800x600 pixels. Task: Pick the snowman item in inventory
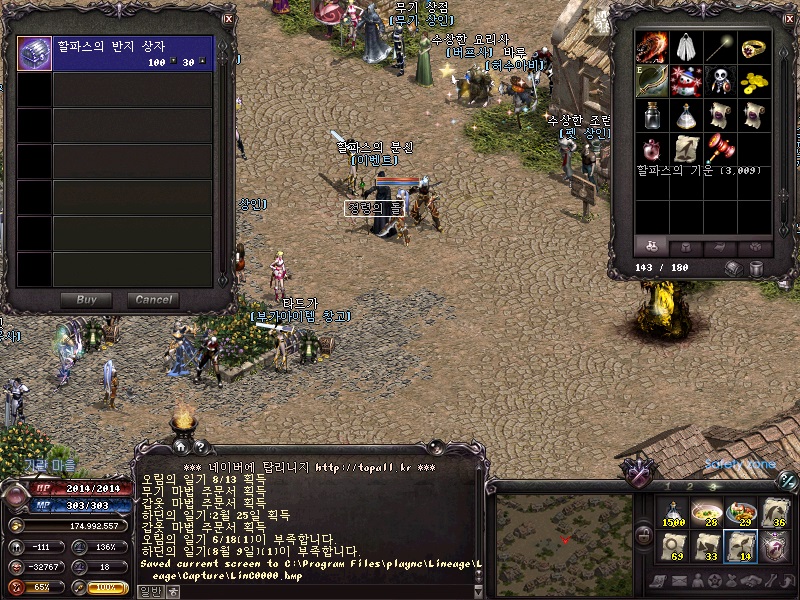tap(685, 81)
